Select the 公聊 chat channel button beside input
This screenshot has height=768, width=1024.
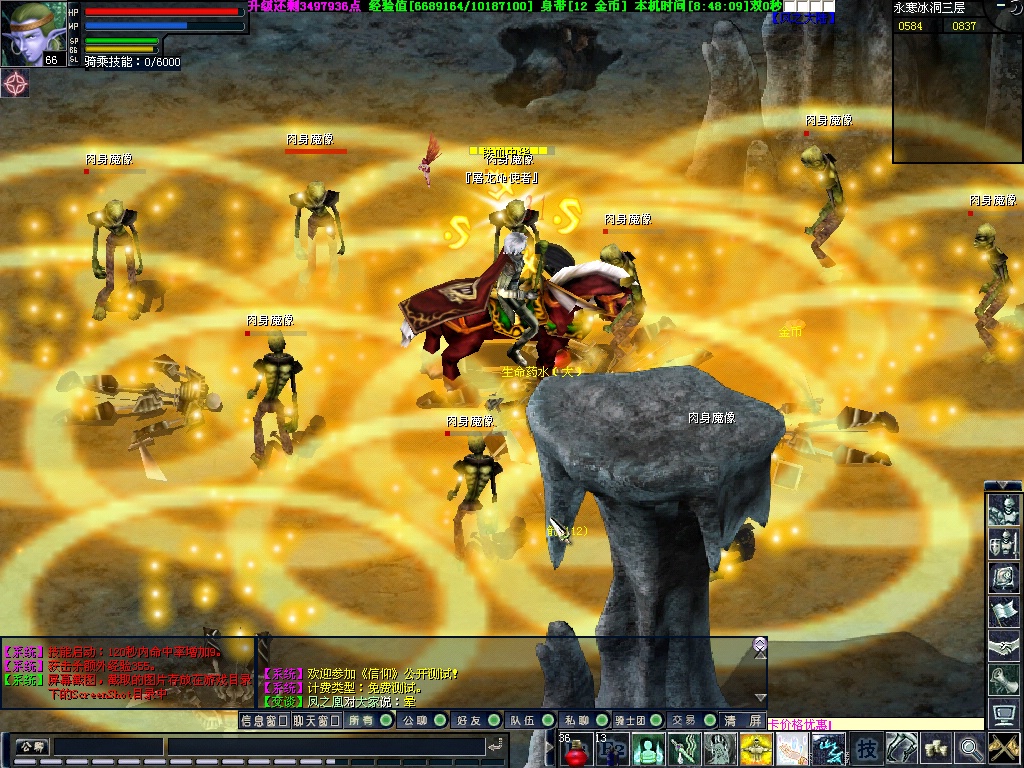[x=31, y=746]
